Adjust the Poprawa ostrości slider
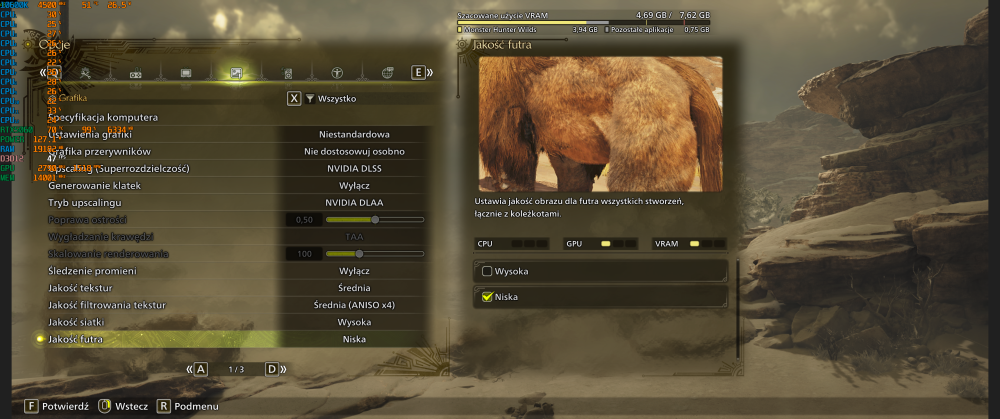This screenshot has width=1000, height=419. click(x=375, y=219)
